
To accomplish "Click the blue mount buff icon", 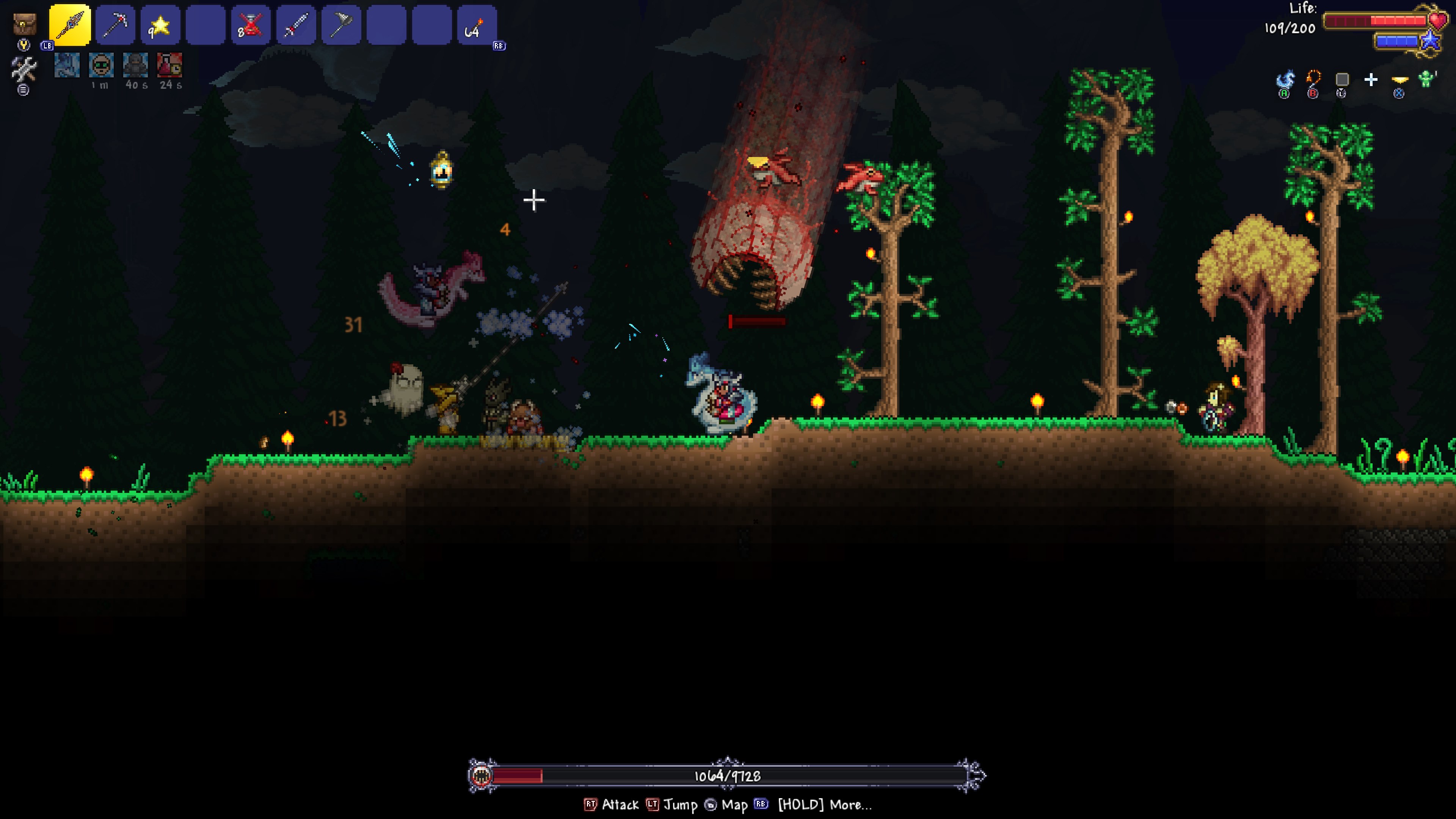I will pos(67,65).
